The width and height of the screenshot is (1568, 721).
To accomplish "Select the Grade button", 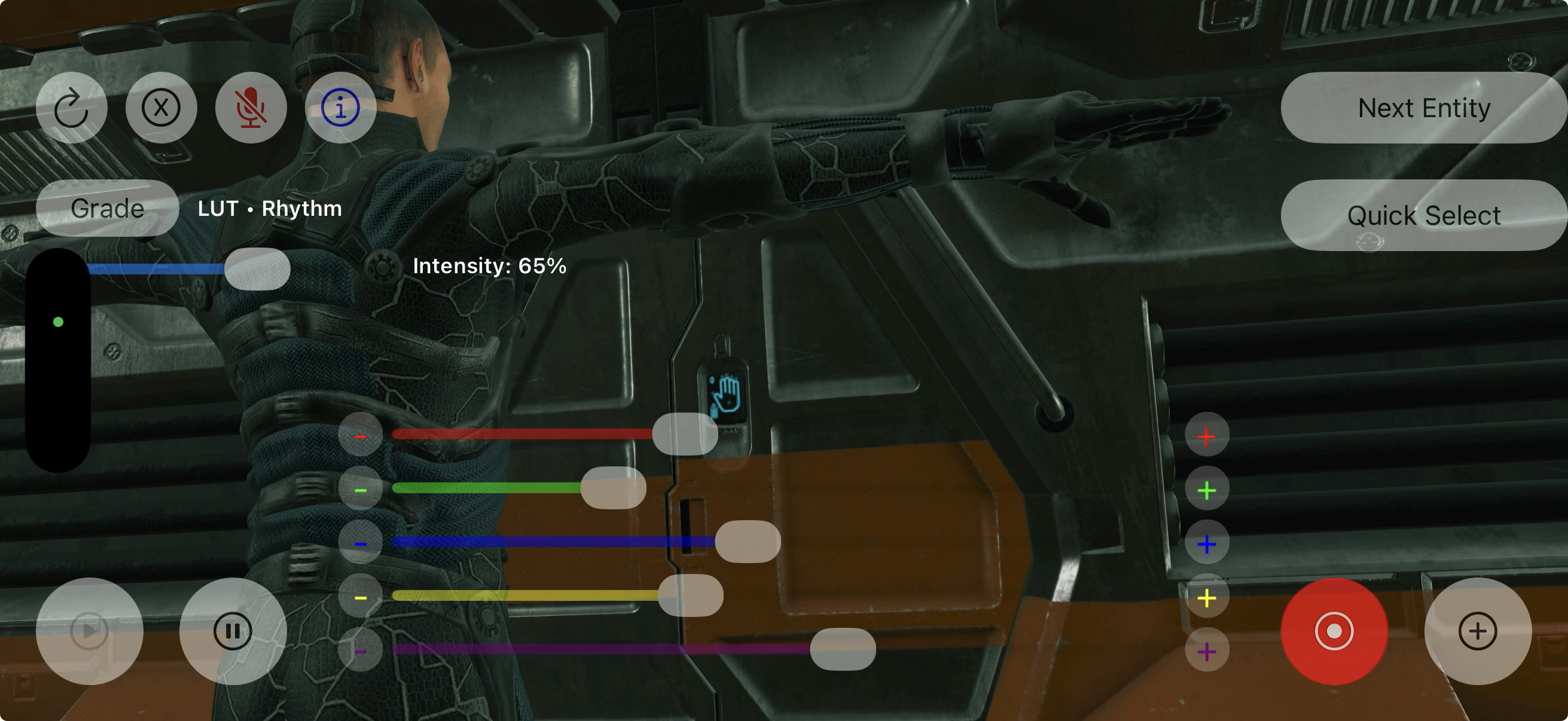I will click(107, 208).
